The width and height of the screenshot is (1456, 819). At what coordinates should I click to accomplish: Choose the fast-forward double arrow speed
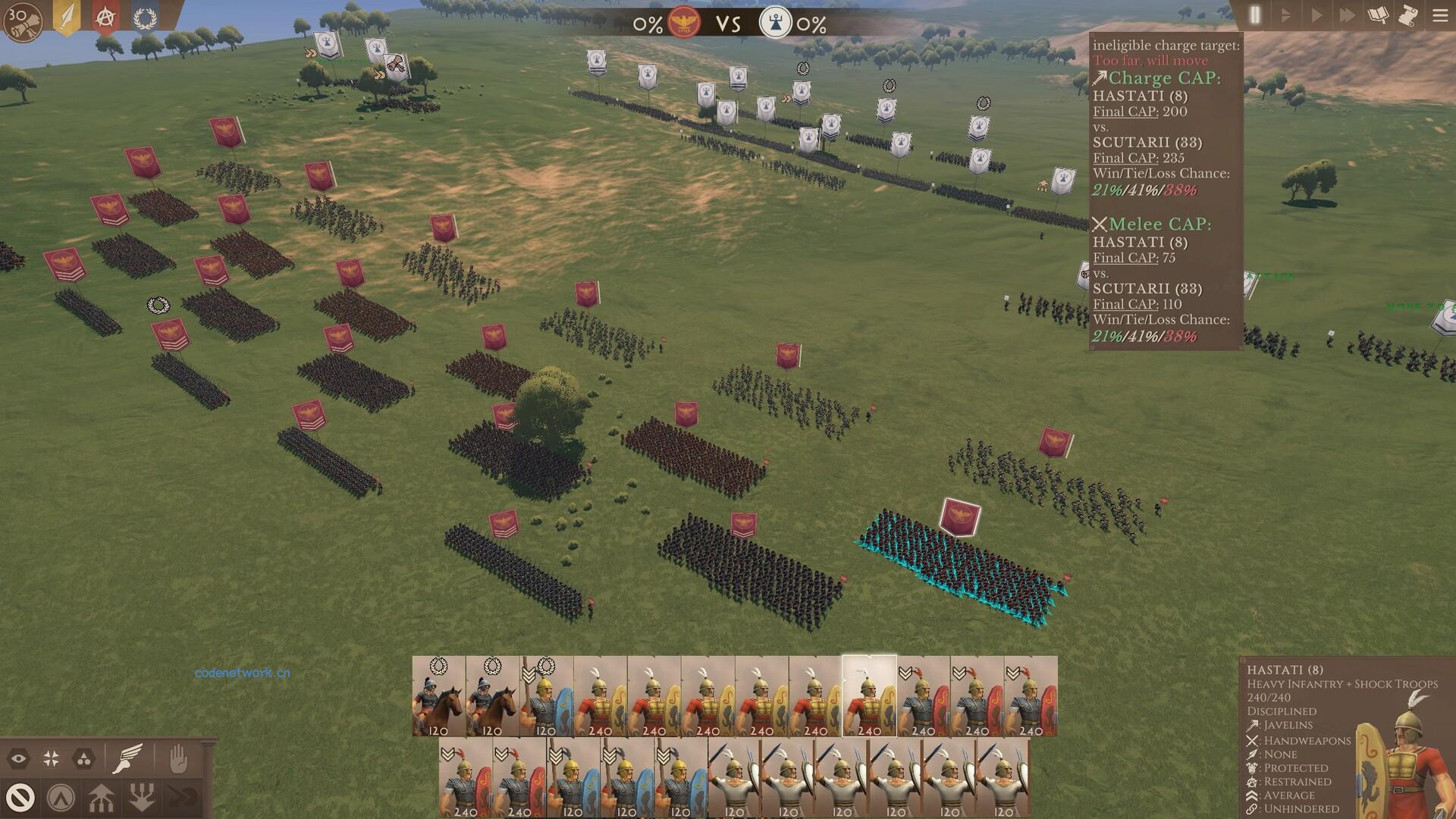pos(1348,15)
